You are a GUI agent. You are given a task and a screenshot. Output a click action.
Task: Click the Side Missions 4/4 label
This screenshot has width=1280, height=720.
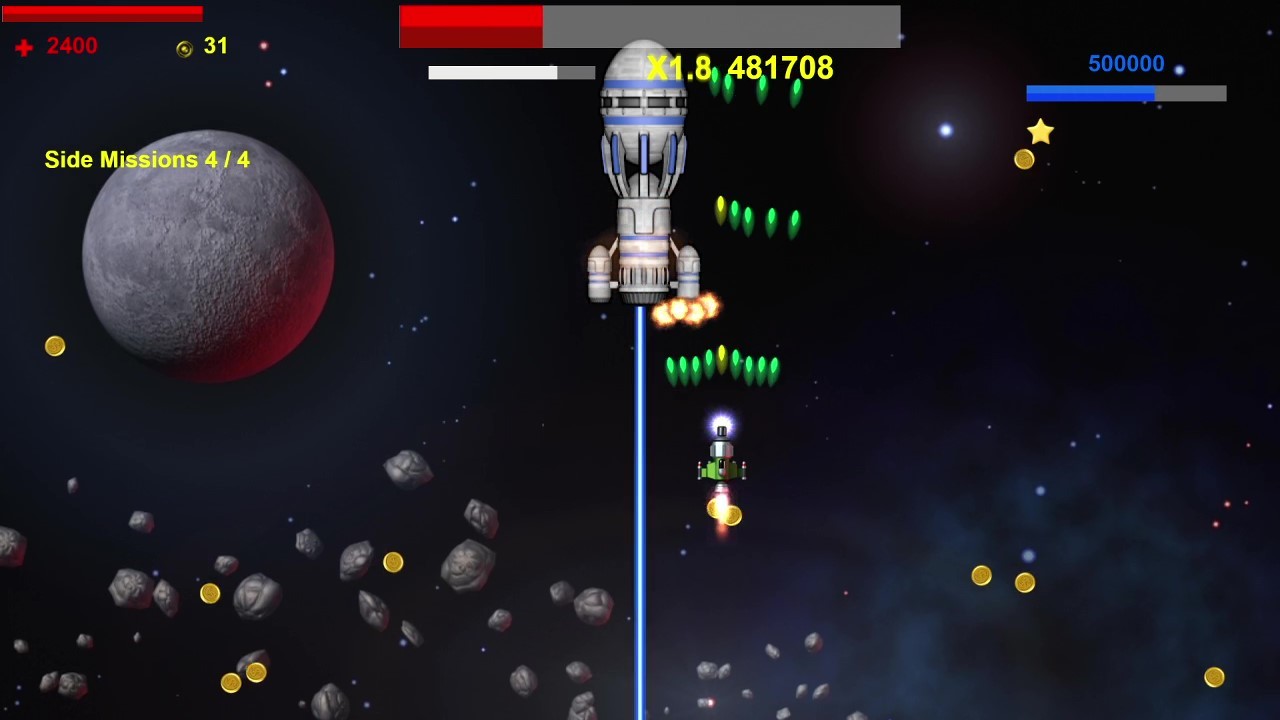click(x=145, y=159)
